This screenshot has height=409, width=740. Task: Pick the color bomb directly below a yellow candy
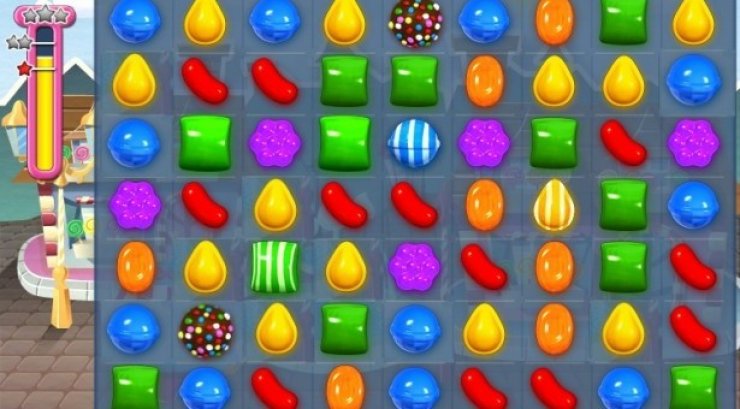click(x=205, y=330)
